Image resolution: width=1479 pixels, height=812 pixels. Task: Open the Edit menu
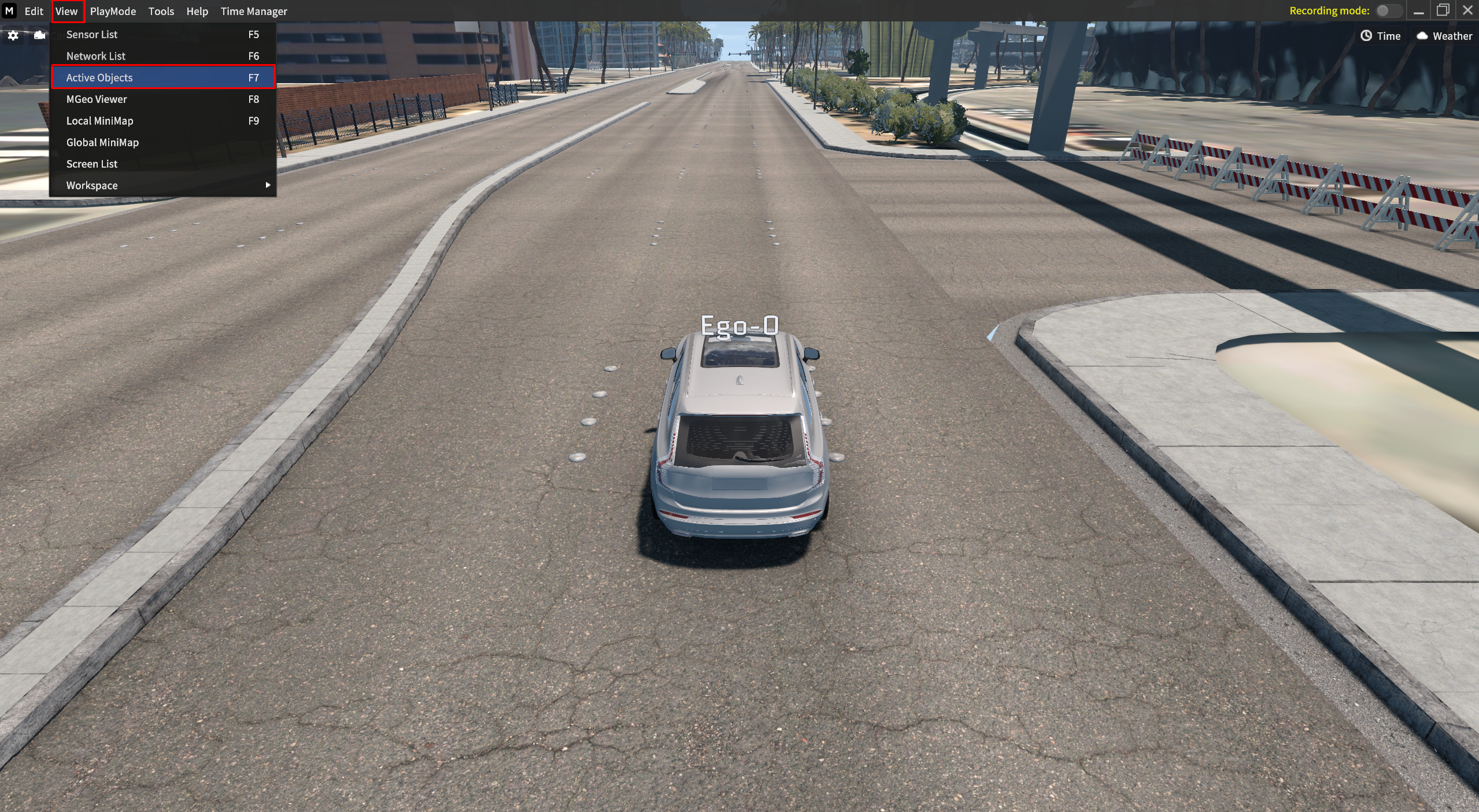[34, 11]
